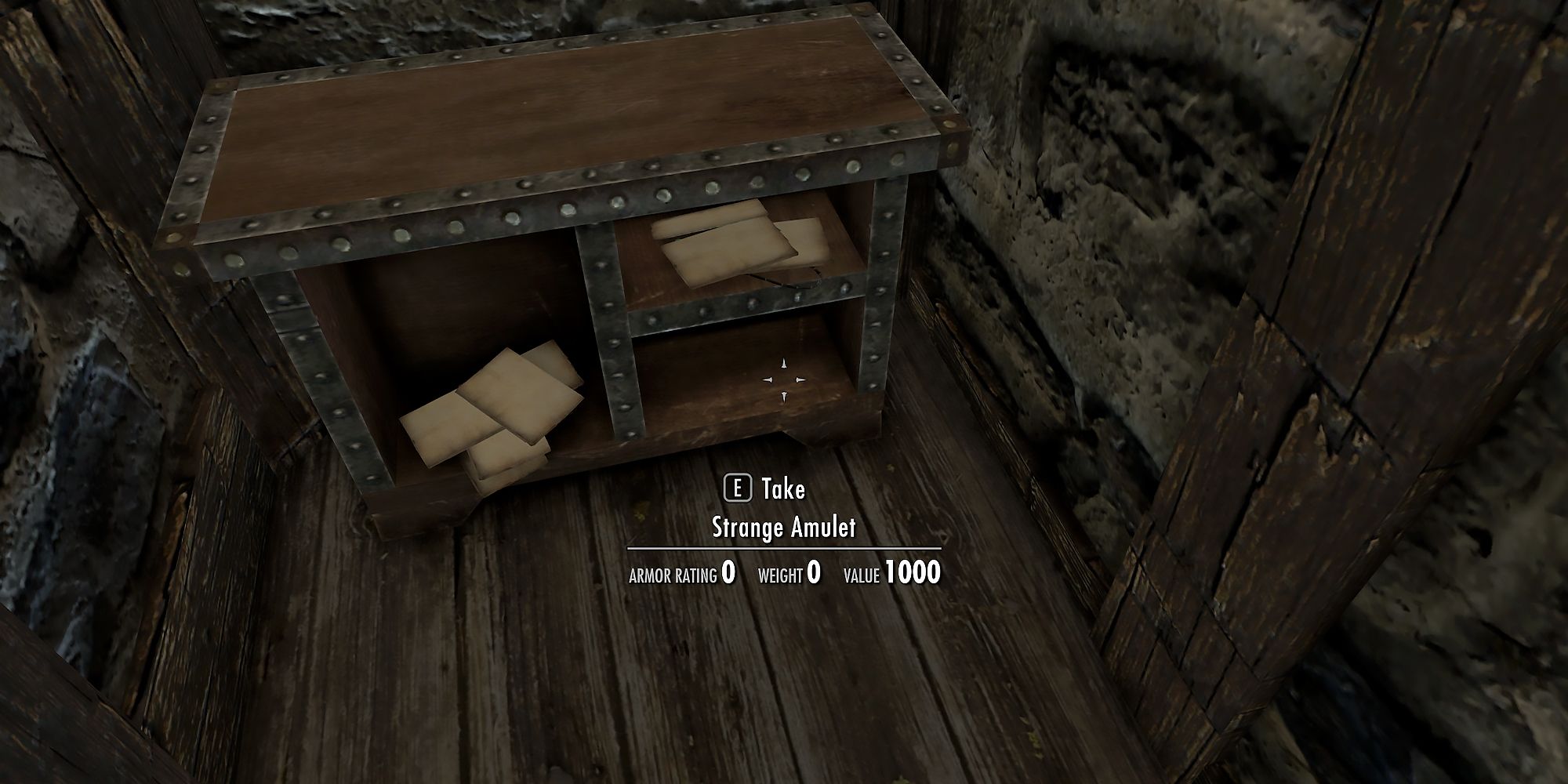Expand the Strange Amulet item details
The width and height of the screenshot is (1568, 784).
click(784, 528)
